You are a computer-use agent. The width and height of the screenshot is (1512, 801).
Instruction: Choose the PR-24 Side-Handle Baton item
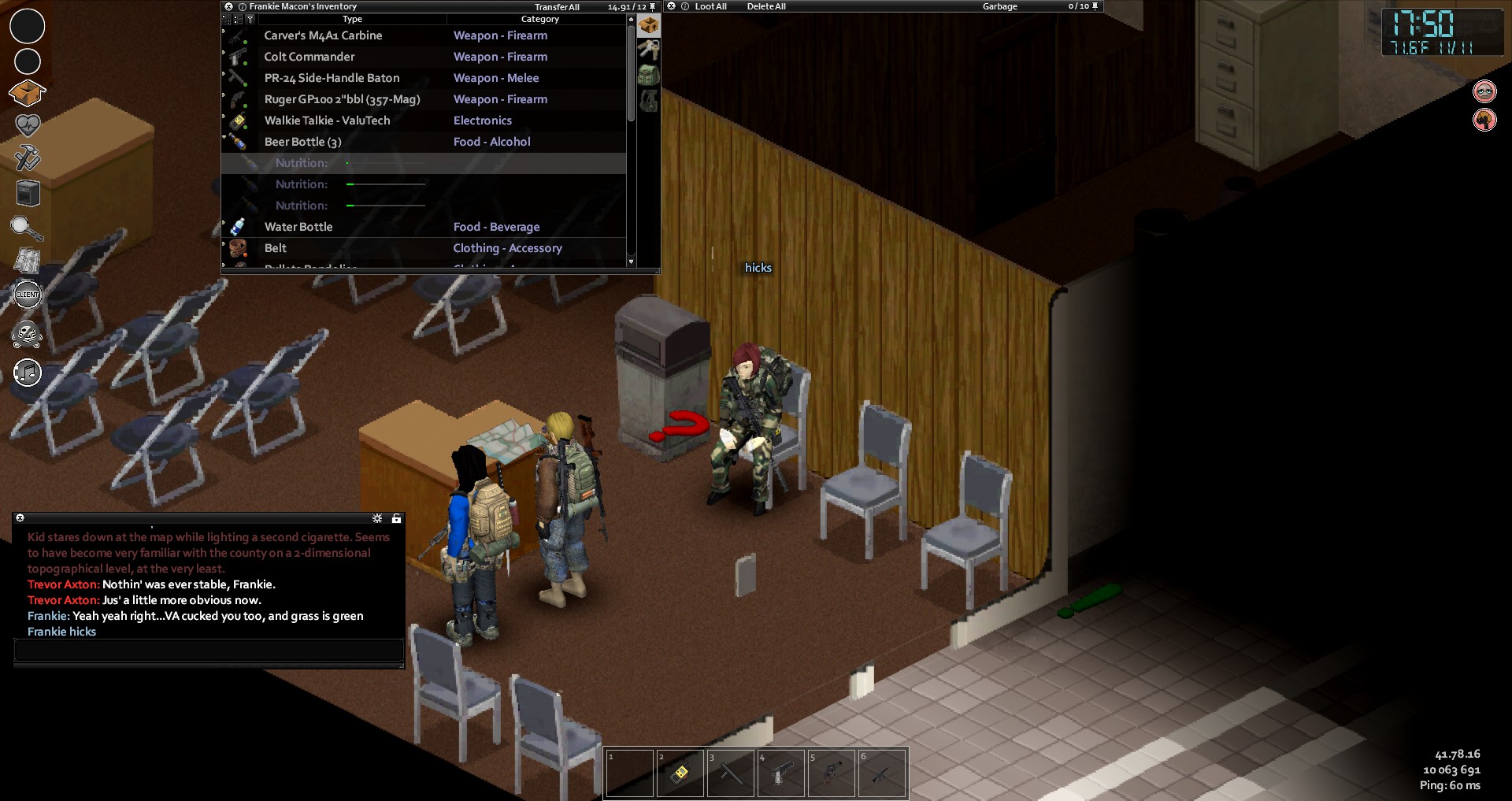click(x=332, y=78)
